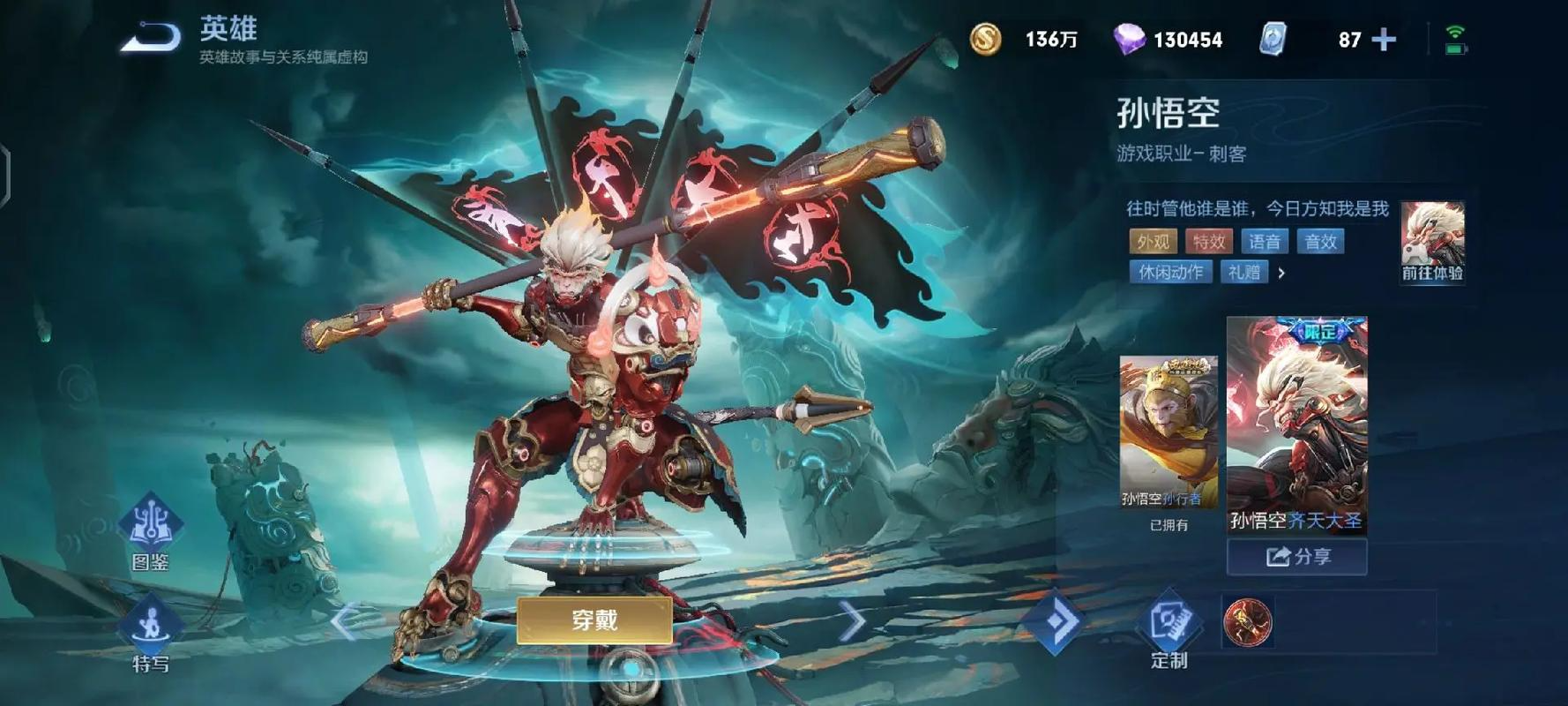Select the 语音 voice tag
This screenshot has height=706, width=1568.
[1265, 242]
